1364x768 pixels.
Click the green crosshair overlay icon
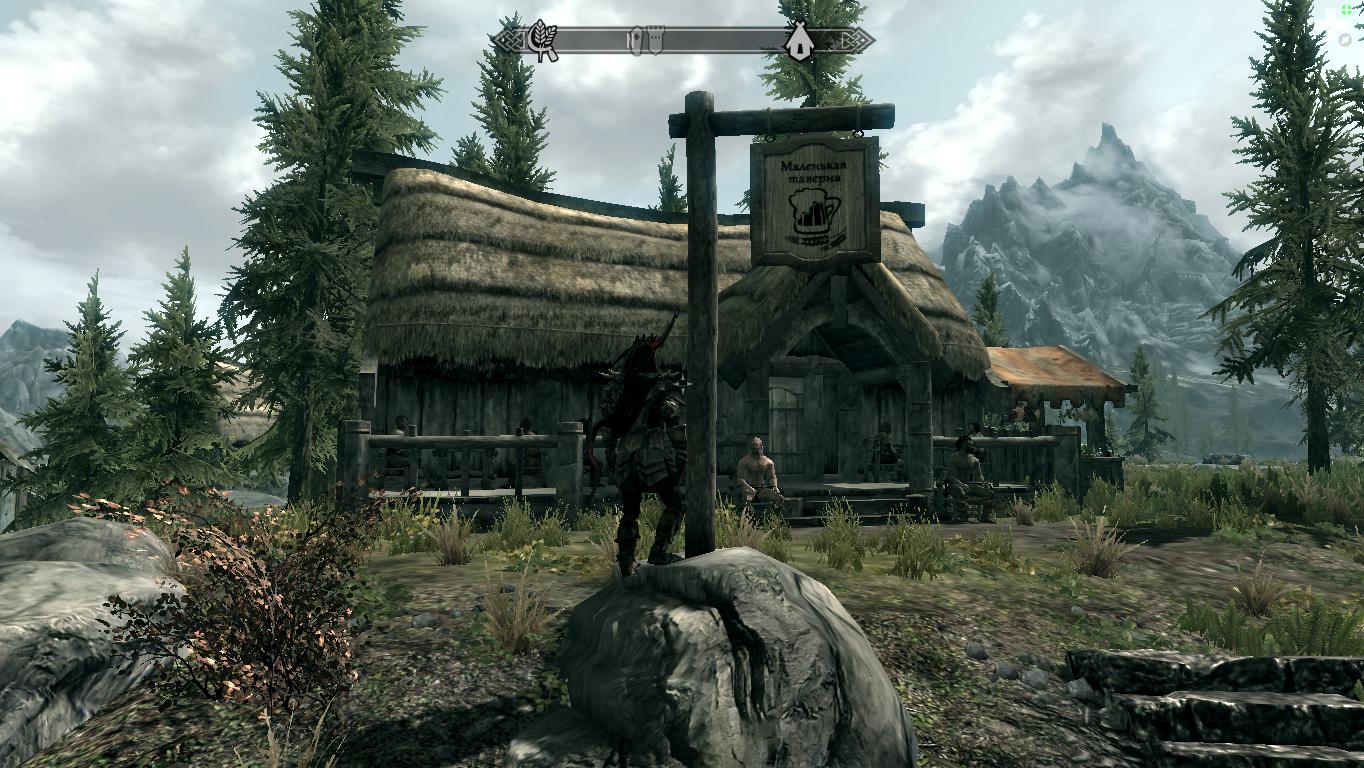coord(1347,11)
